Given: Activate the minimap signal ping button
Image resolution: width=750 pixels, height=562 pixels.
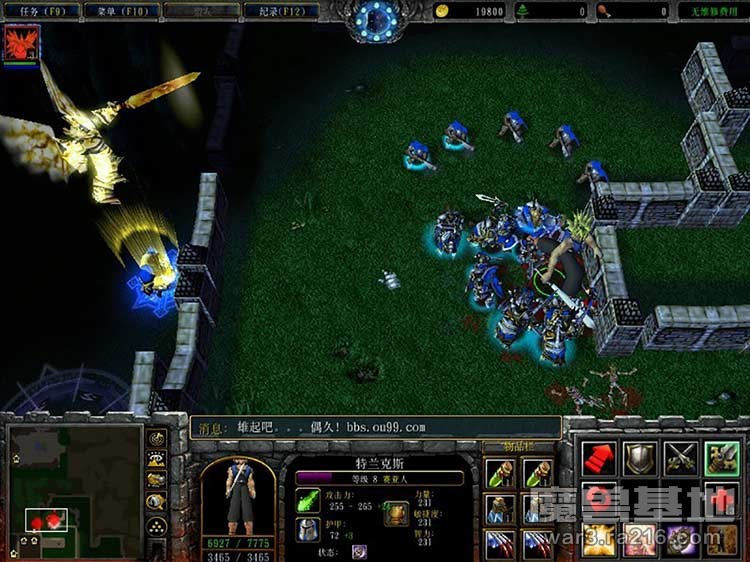Looking at the screenshot, I should pyautogui.click(x=157, y=438).
